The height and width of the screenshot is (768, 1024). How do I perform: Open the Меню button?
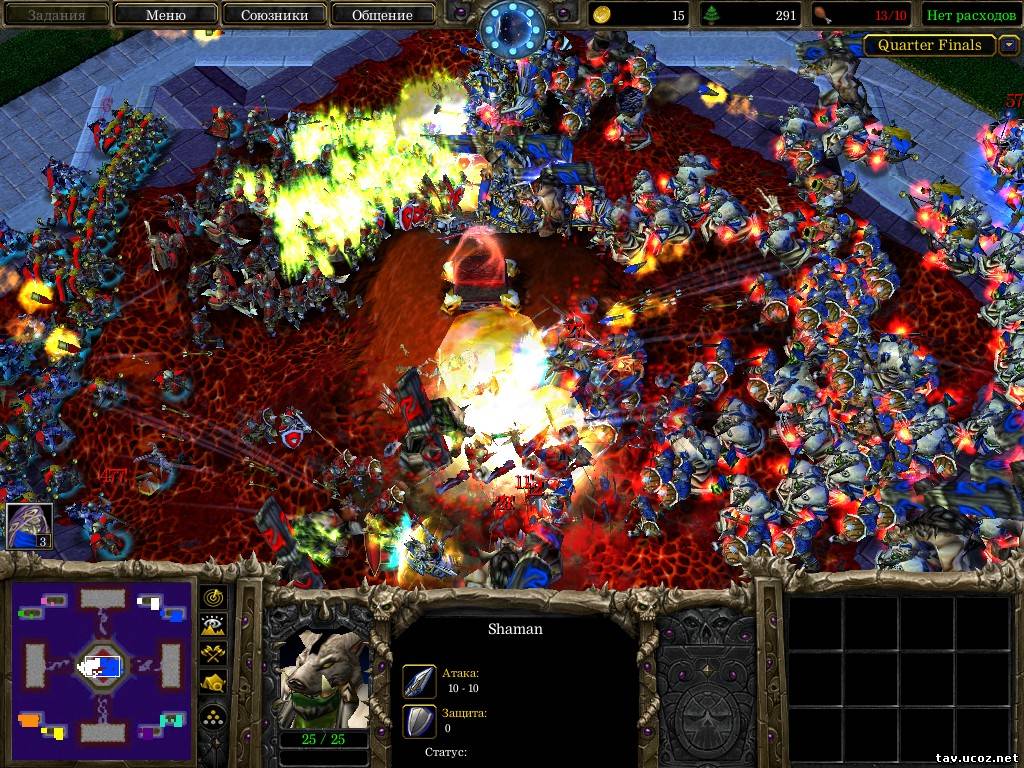point(165,15)
